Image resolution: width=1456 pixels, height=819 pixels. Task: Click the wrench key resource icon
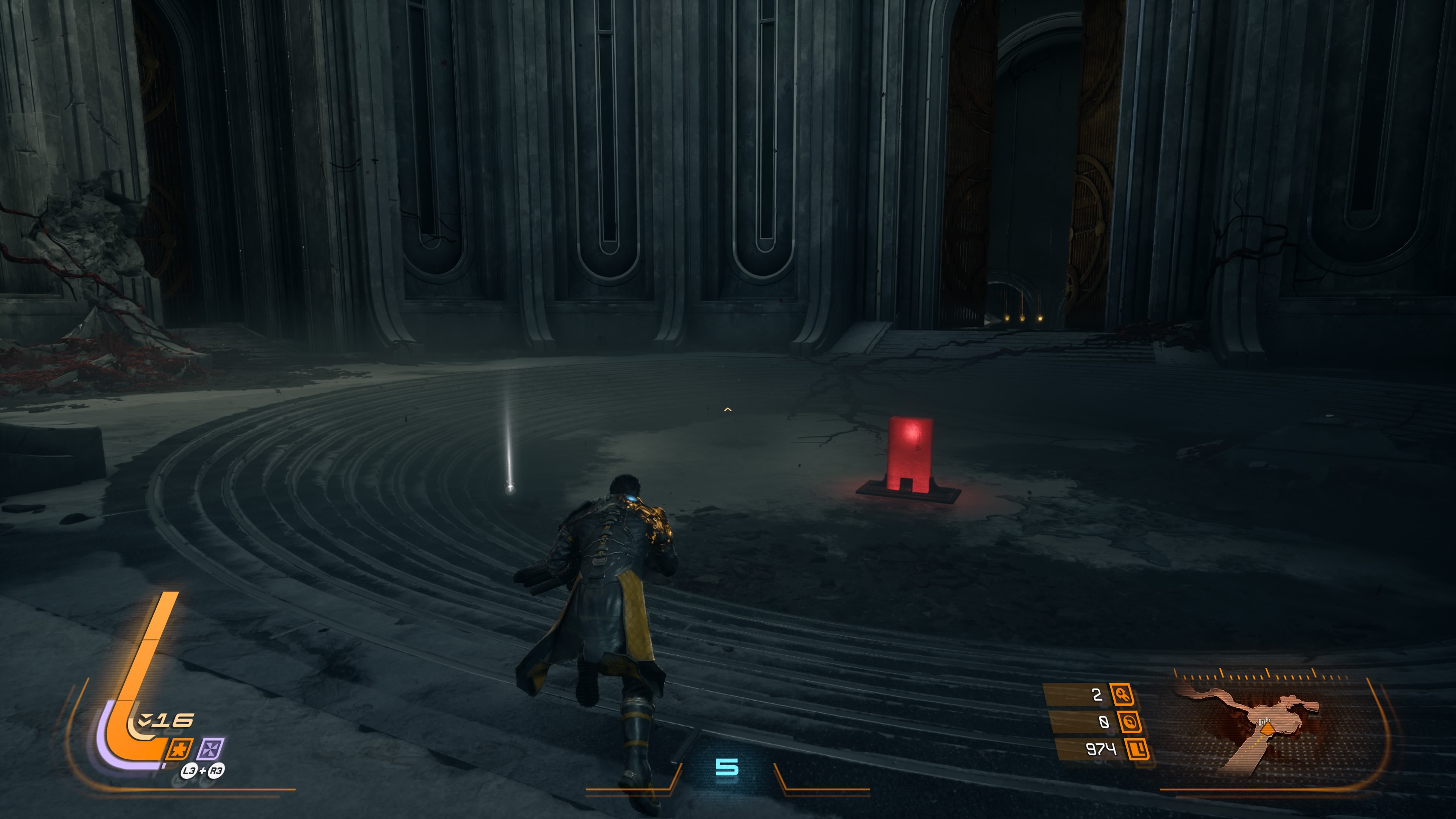tap(1122, 694)
